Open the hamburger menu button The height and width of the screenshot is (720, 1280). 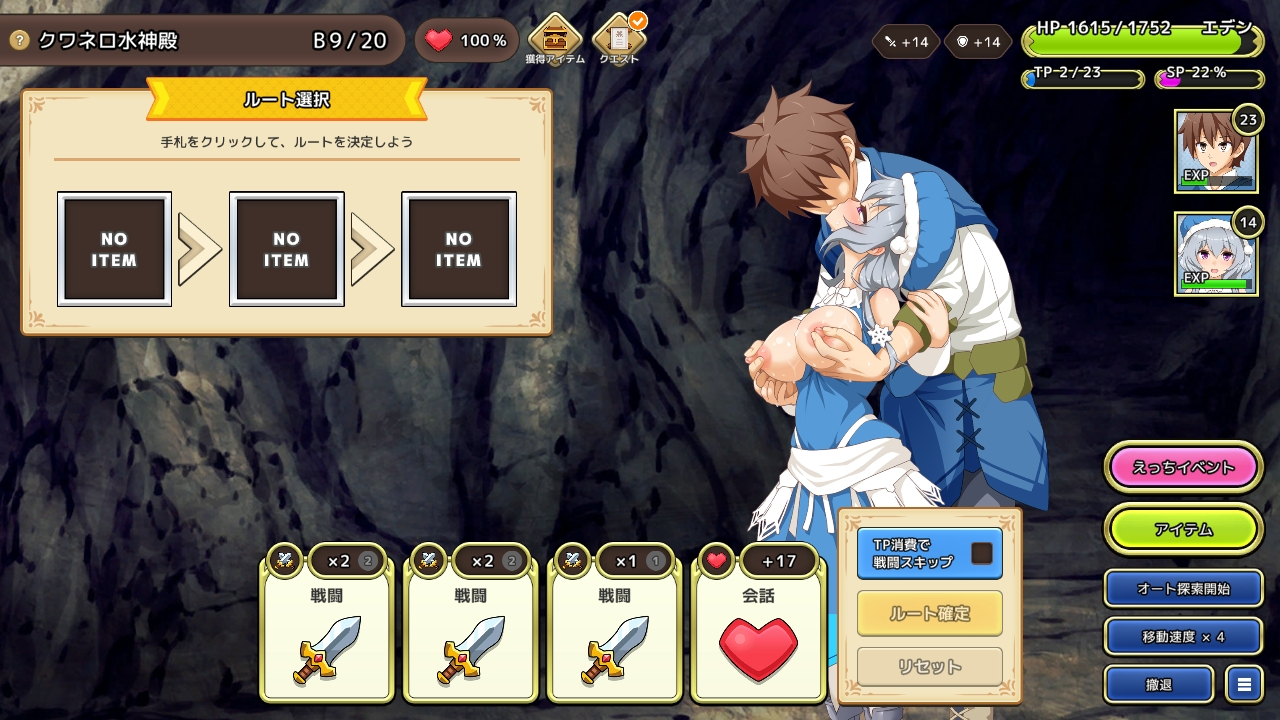click(1244, 684)
